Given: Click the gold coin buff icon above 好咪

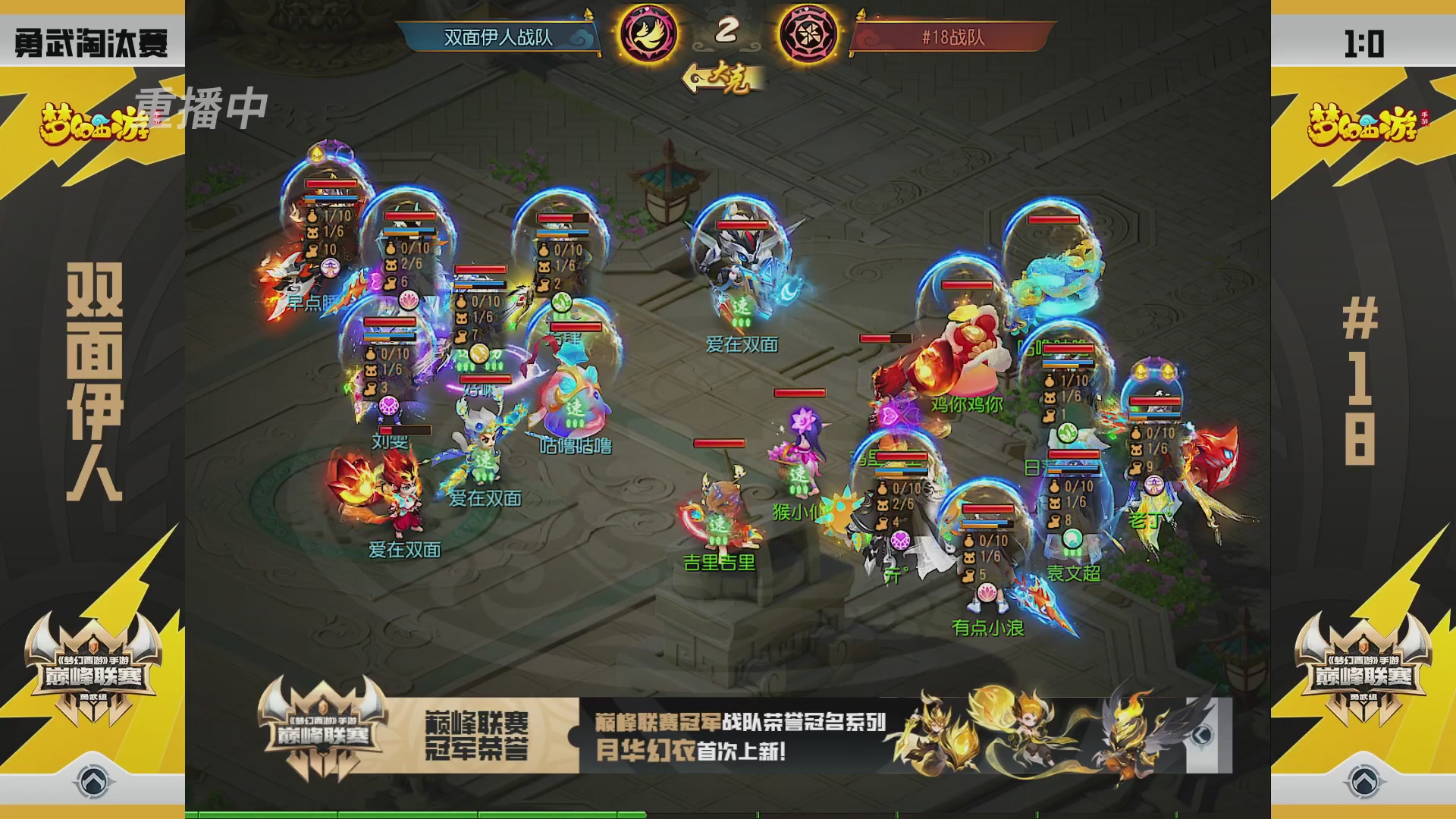Looking at the screenshot, I should click(479, 355).
